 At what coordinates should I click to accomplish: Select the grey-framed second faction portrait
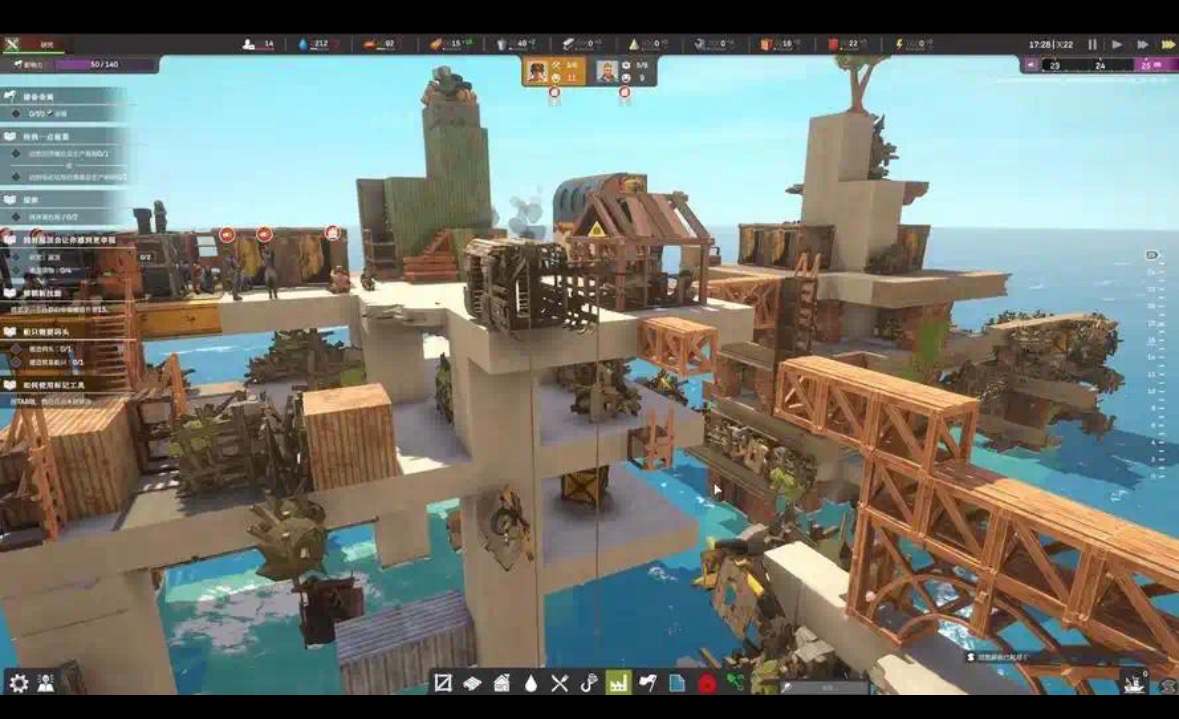[x=607, y=71]
